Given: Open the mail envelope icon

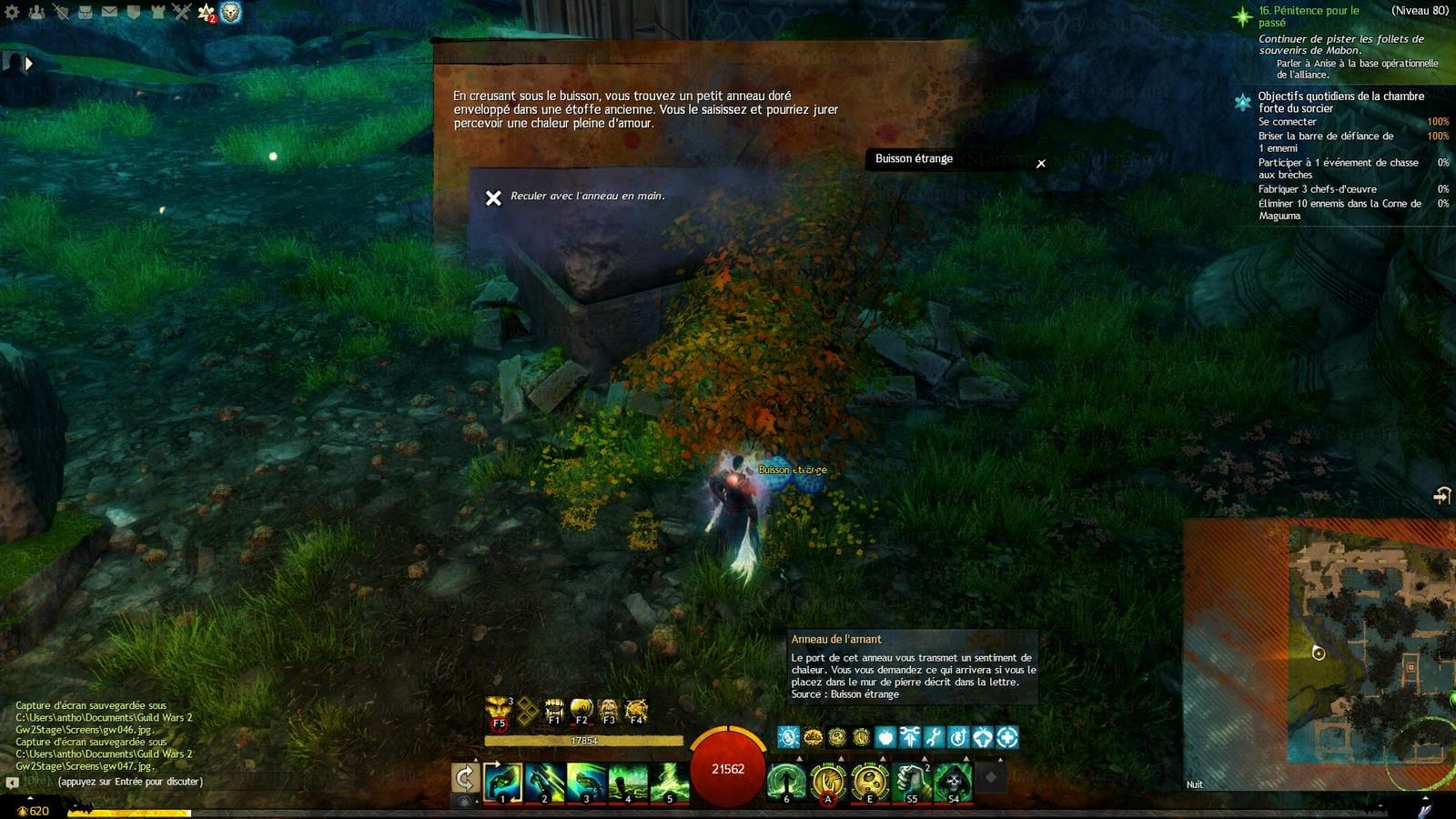Looking at the screenshot, I should [x=109, y=12].
